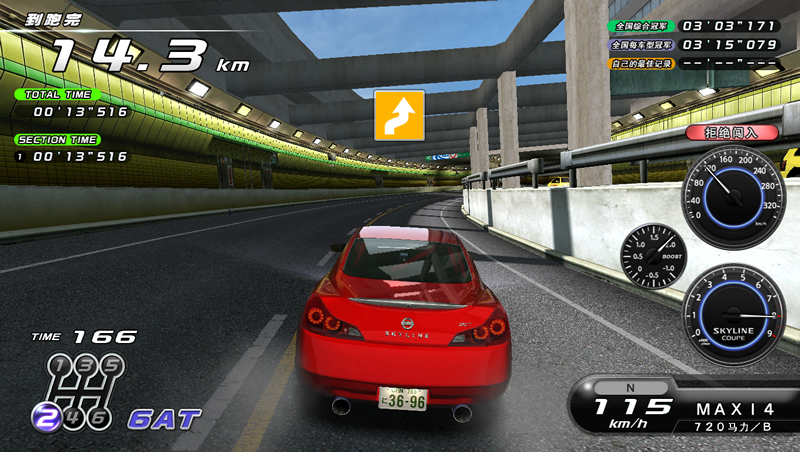Select the red 拒绝闯入 badge
Viewport: 800px width, 452px height.
[718, 132]
